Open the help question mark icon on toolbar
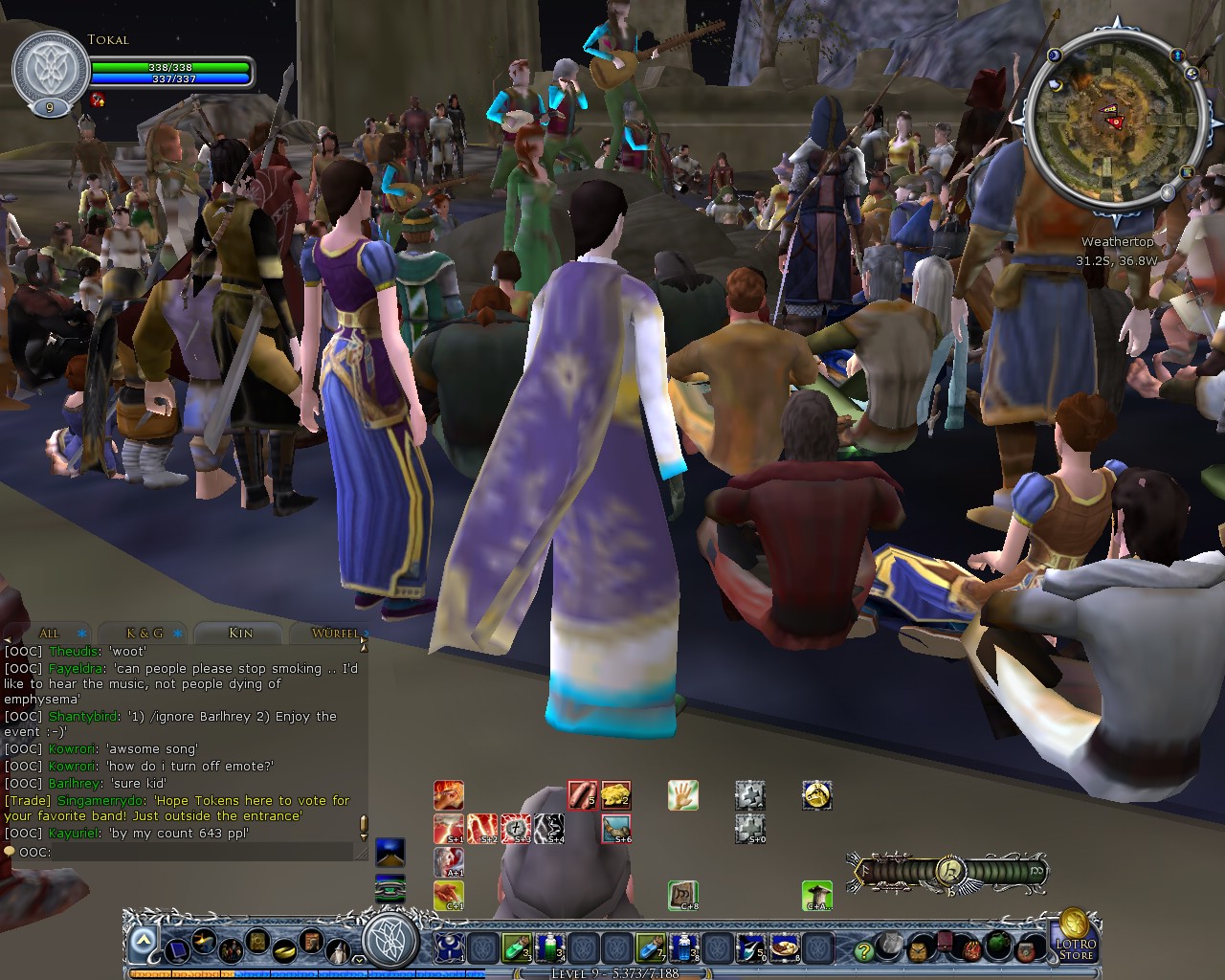Screen dimensions: 1225x980 [x=864, y=950]
